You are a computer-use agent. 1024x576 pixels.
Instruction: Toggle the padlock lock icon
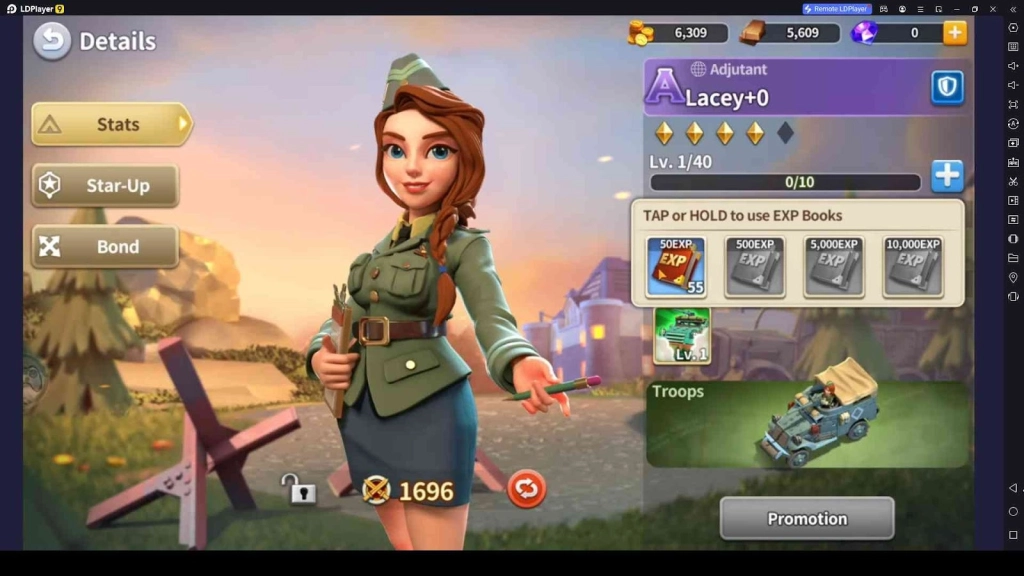tap(298, 489)
